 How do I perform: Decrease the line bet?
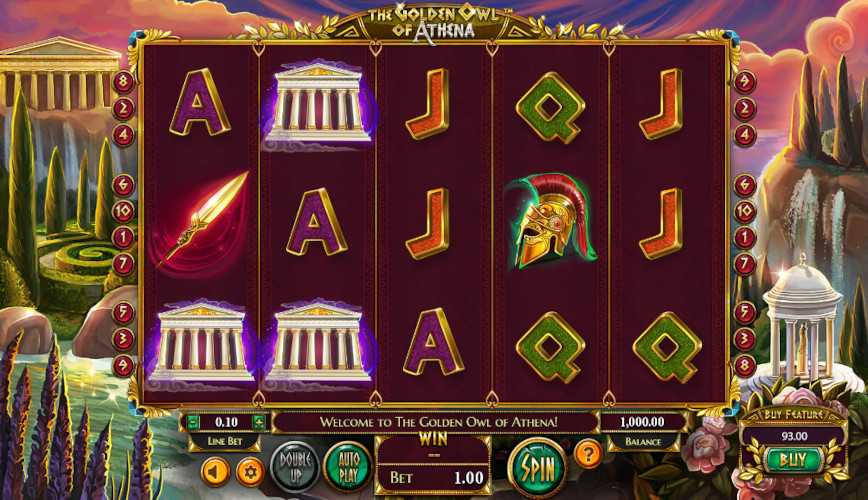(192, 422)
